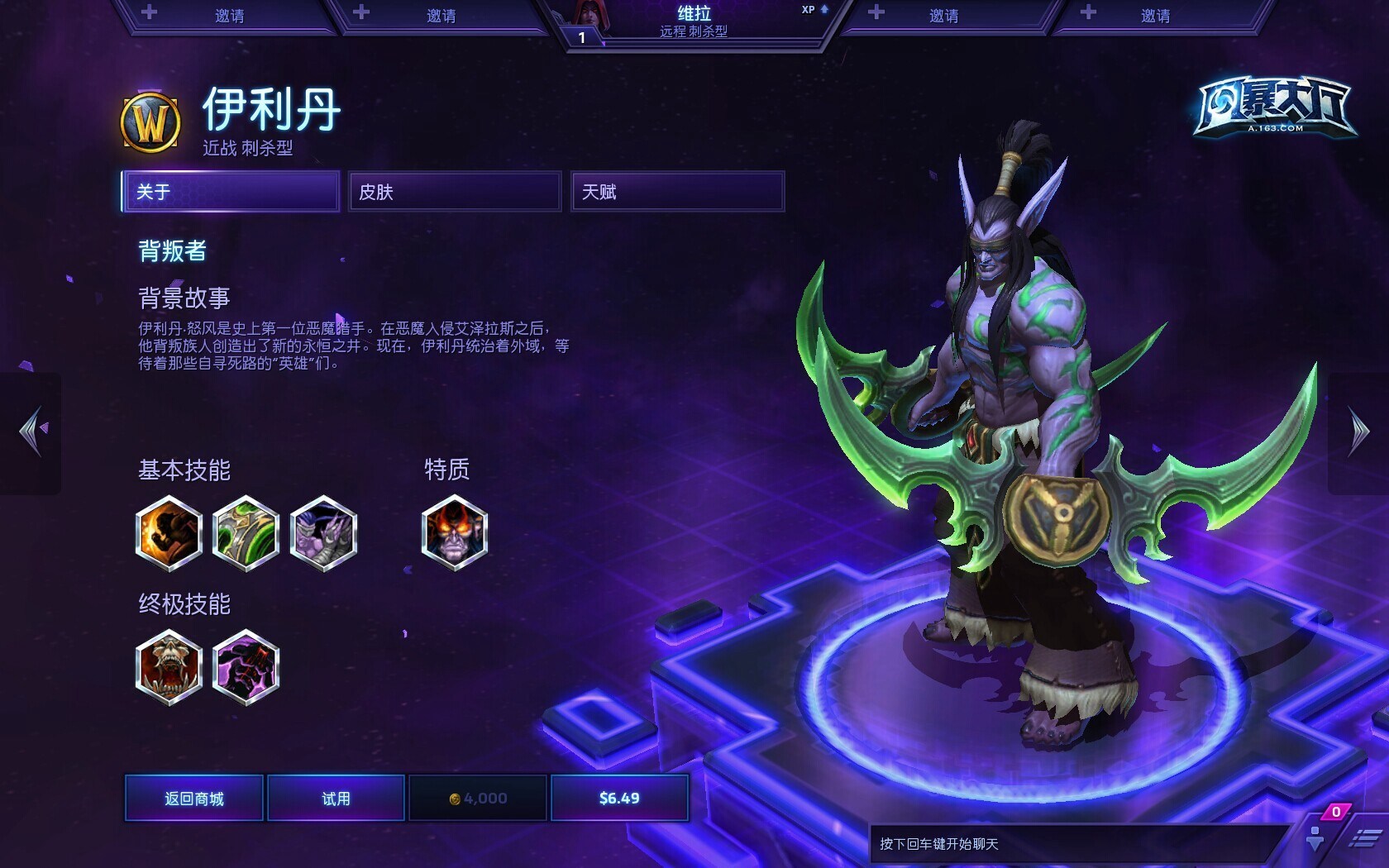Select the 天赋 (Talents) tab
Viewport: 1389px width, 868px height.
pyautogui.click(x=677, y=192)
